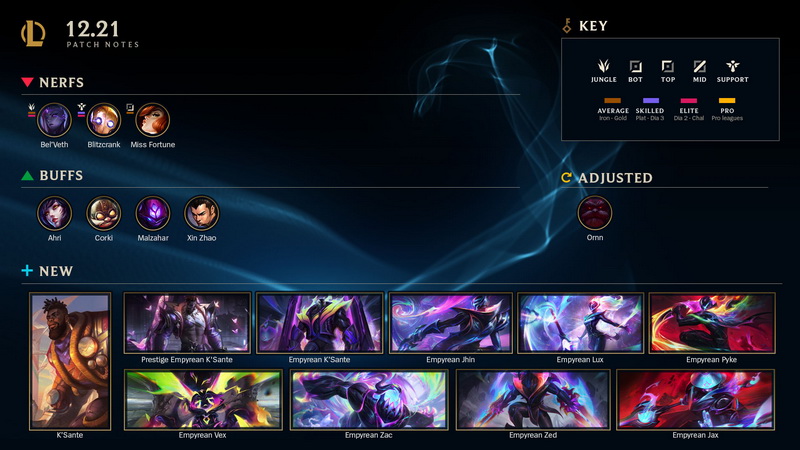
Task: Click the Jungle role icon in the key
Action: 603,66
